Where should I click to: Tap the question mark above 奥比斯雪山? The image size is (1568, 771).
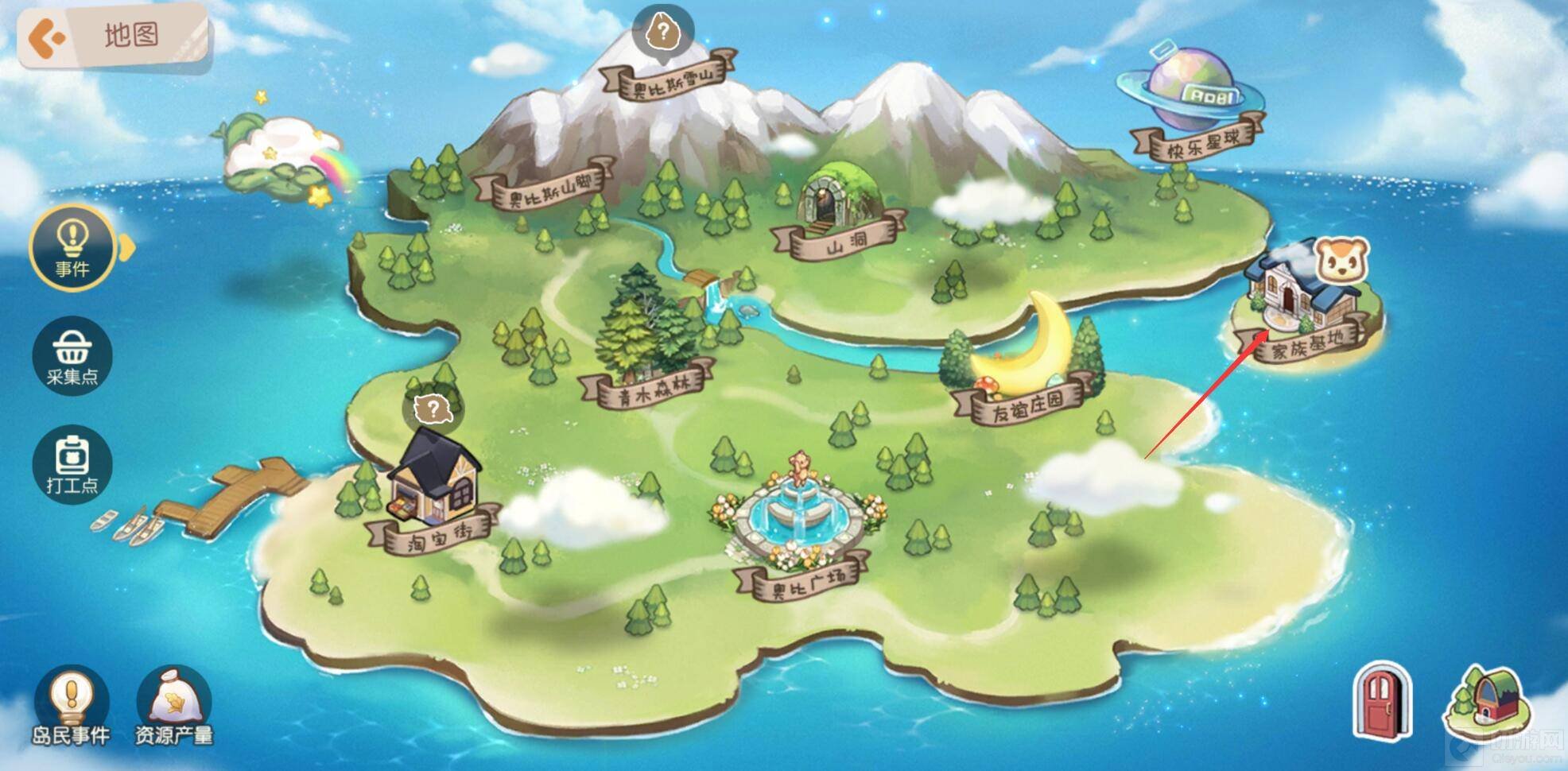[x=662, y=32]
